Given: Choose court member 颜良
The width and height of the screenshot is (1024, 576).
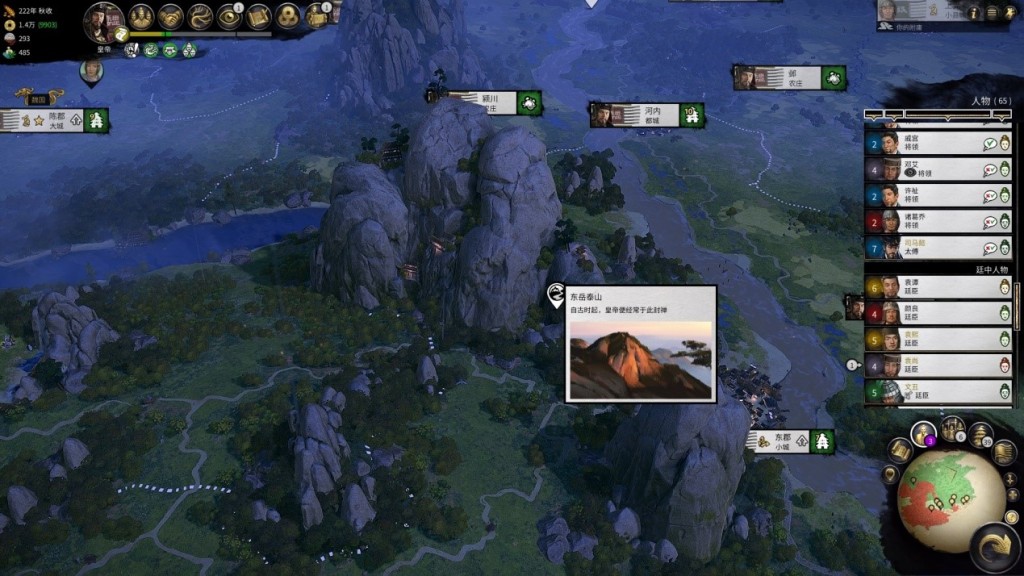Looking at the screenshot, I should tap(938, 313).
